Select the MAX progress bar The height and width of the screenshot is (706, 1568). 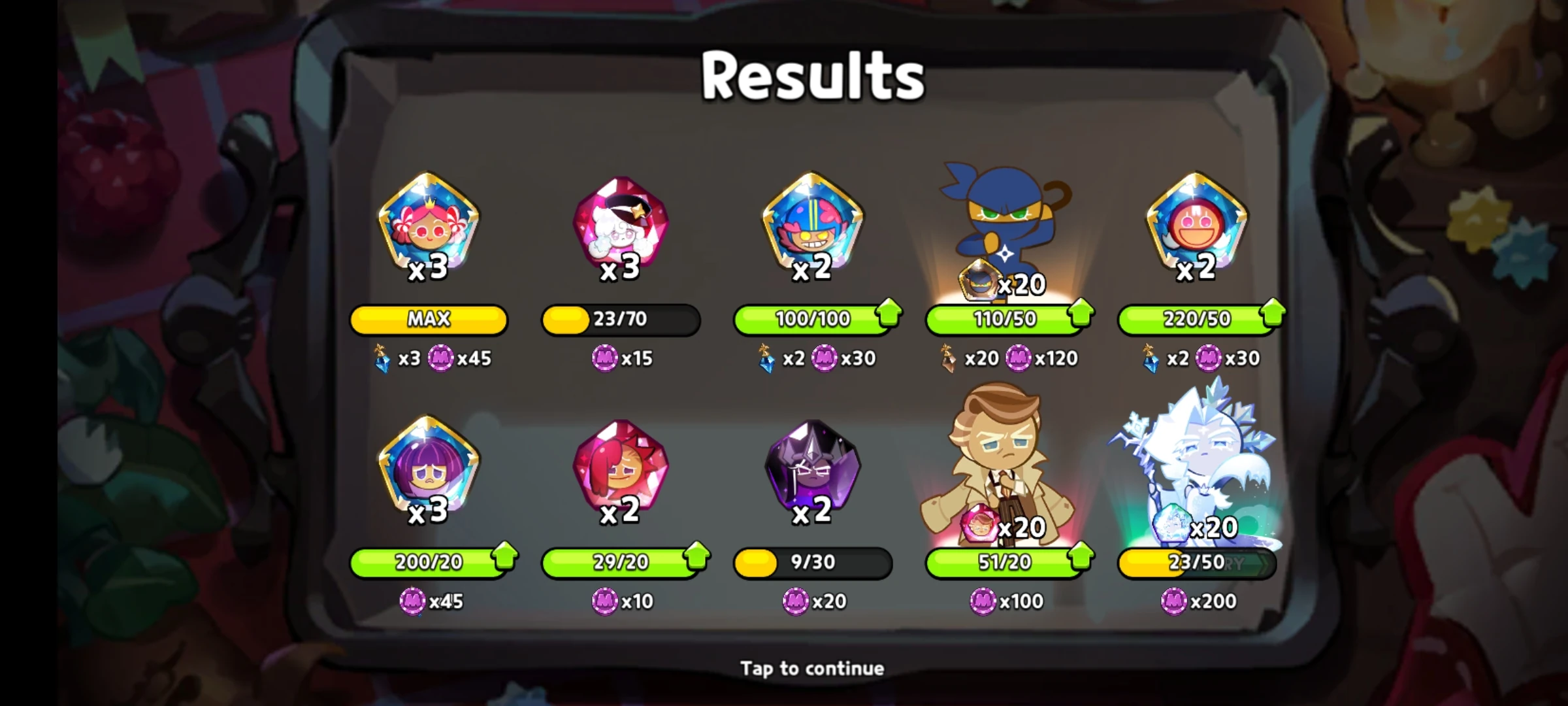[x=428, y=320]
